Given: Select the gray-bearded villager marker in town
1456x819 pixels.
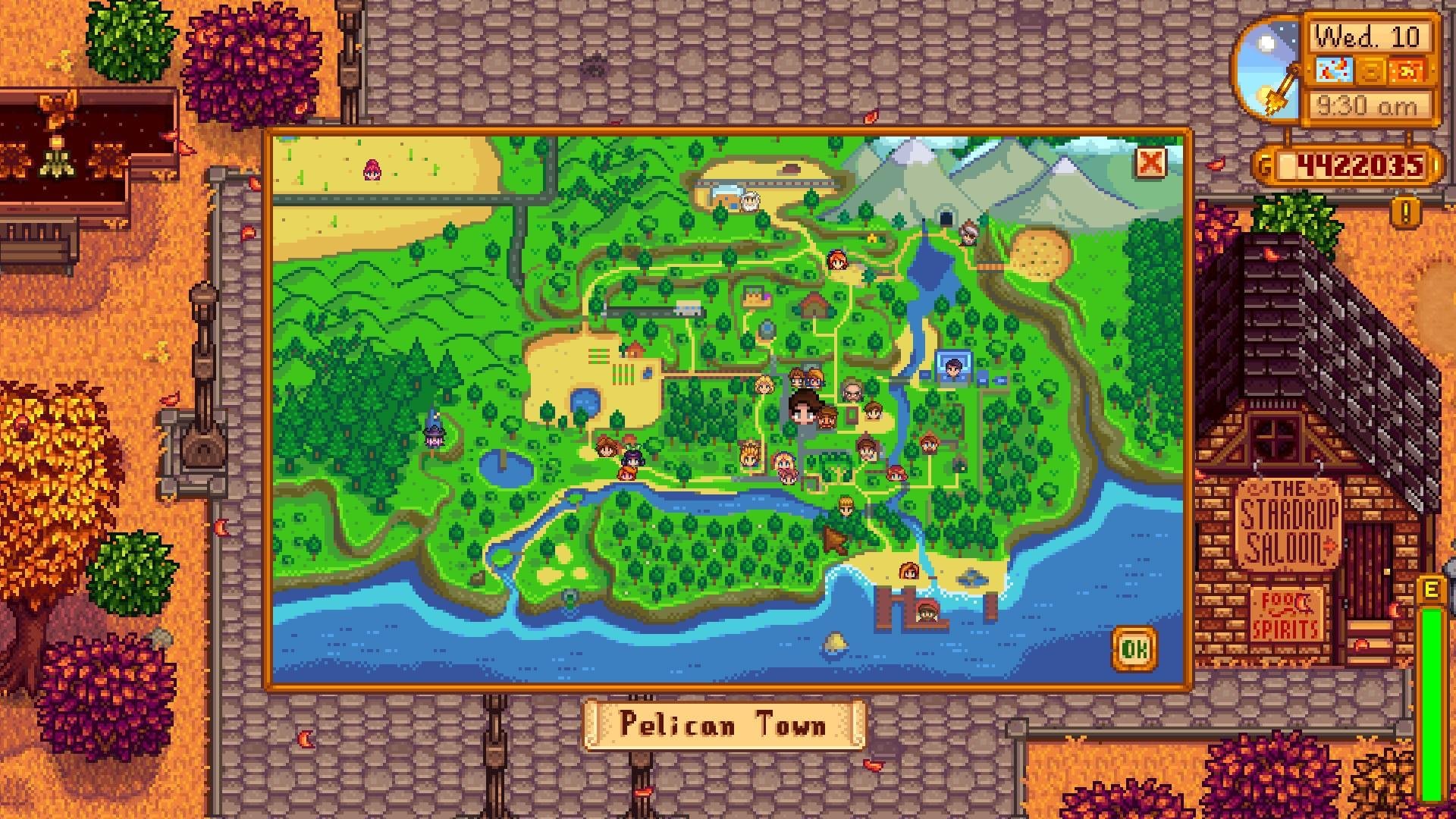Looking at the screenshot, I should tap(853, 391).
